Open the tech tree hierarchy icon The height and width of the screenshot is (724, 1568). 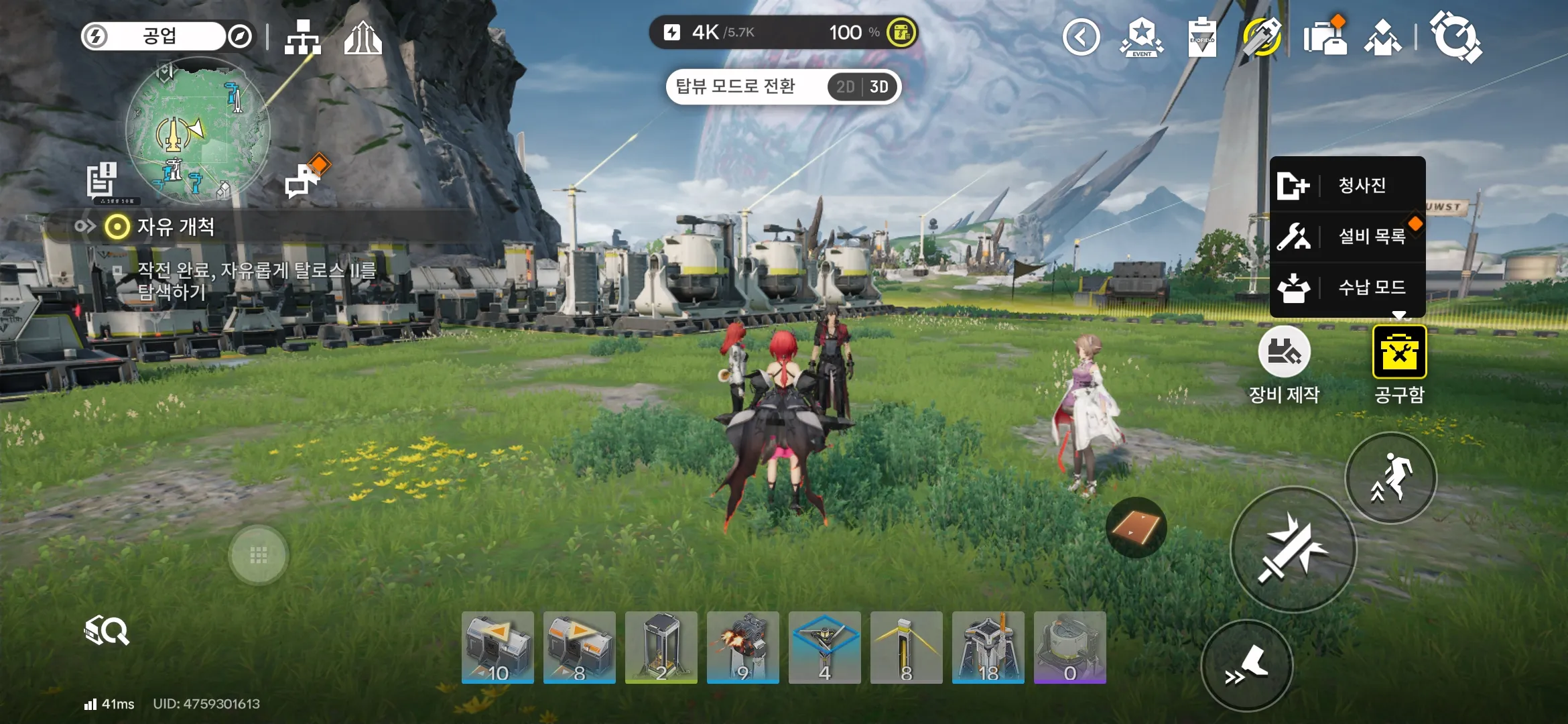(303, 37)
